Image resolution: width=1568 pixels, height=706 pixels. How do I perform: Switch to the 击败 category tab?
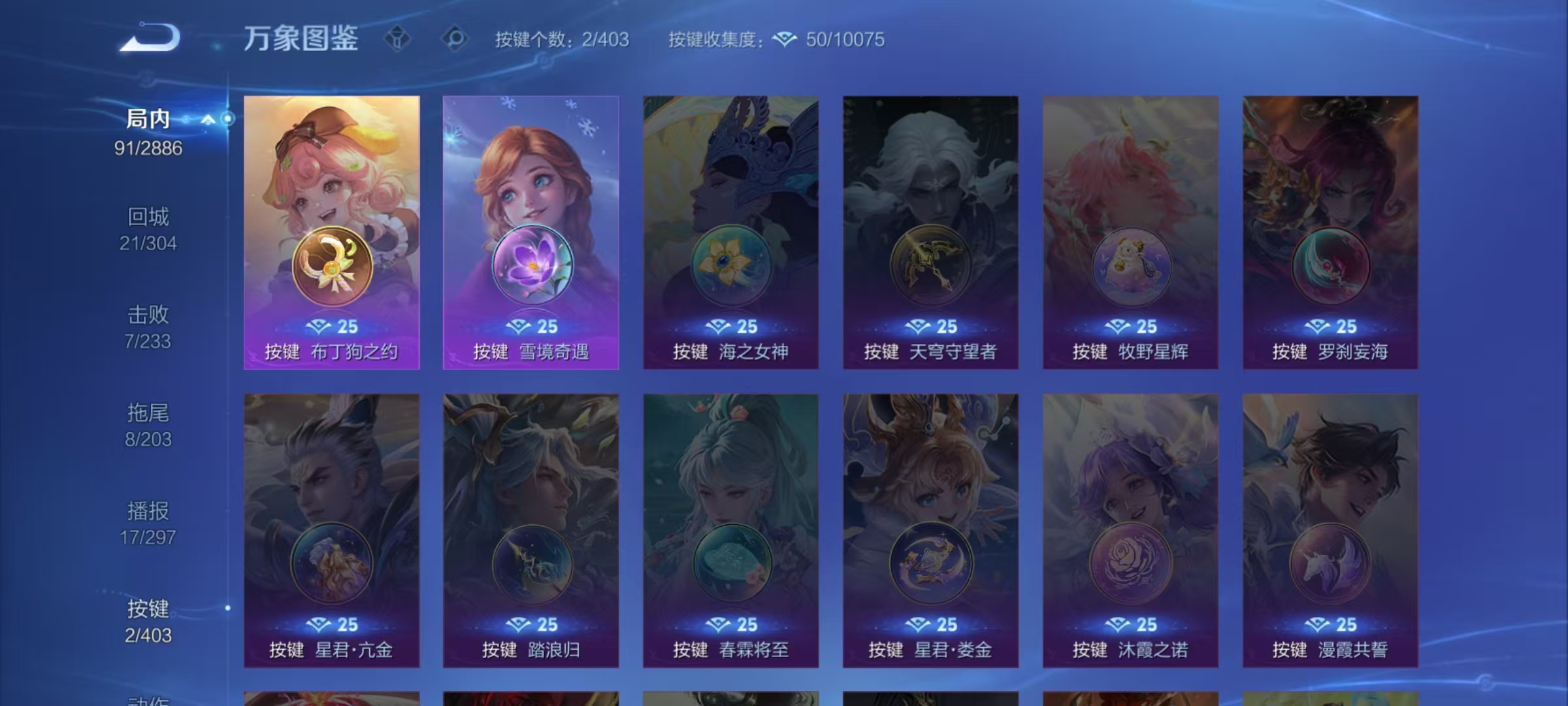point(149,316)
